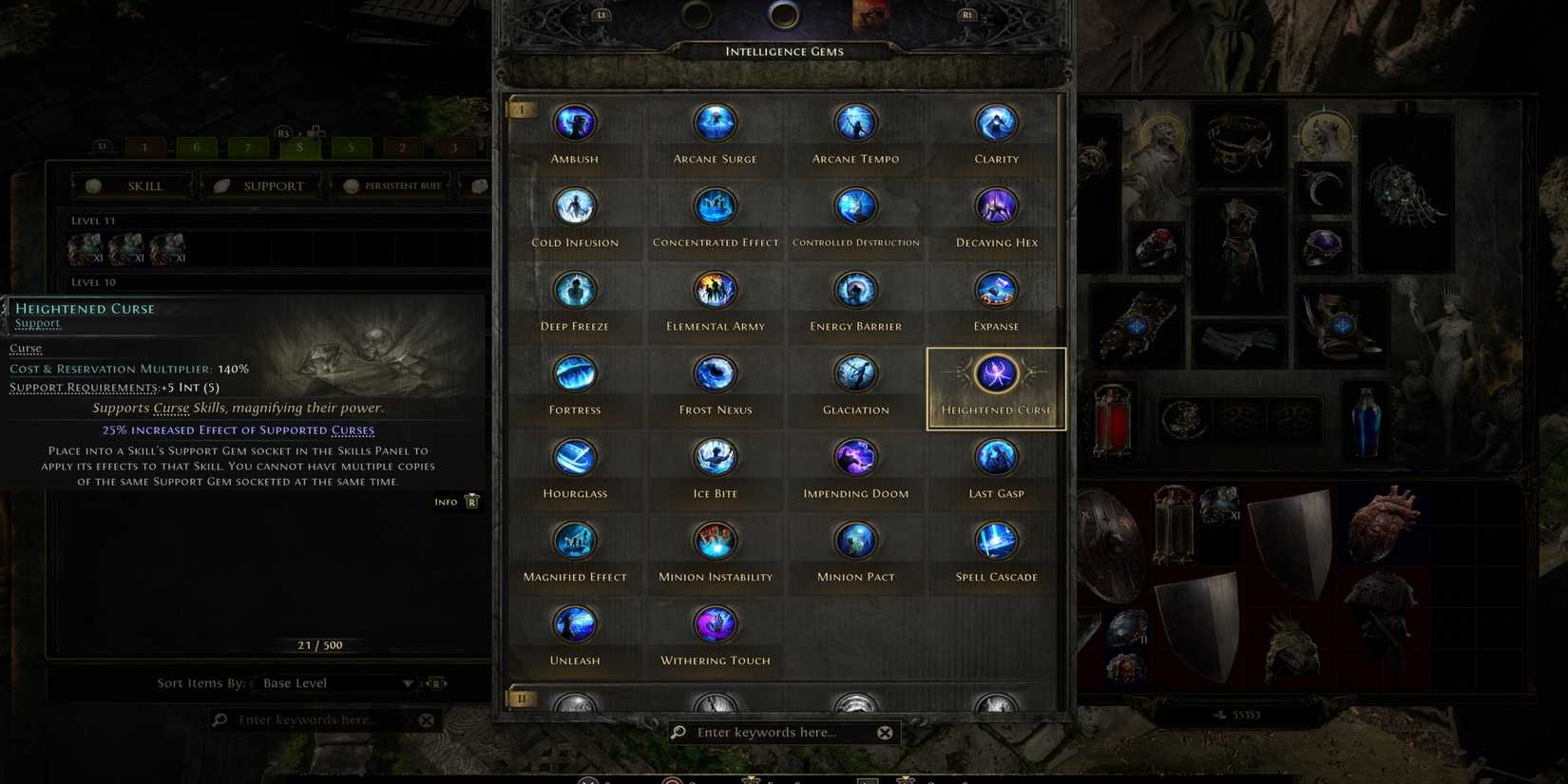
Task: Select the Withering Touch gem icon
Action: pyautogui.click(x=715, y=623)
